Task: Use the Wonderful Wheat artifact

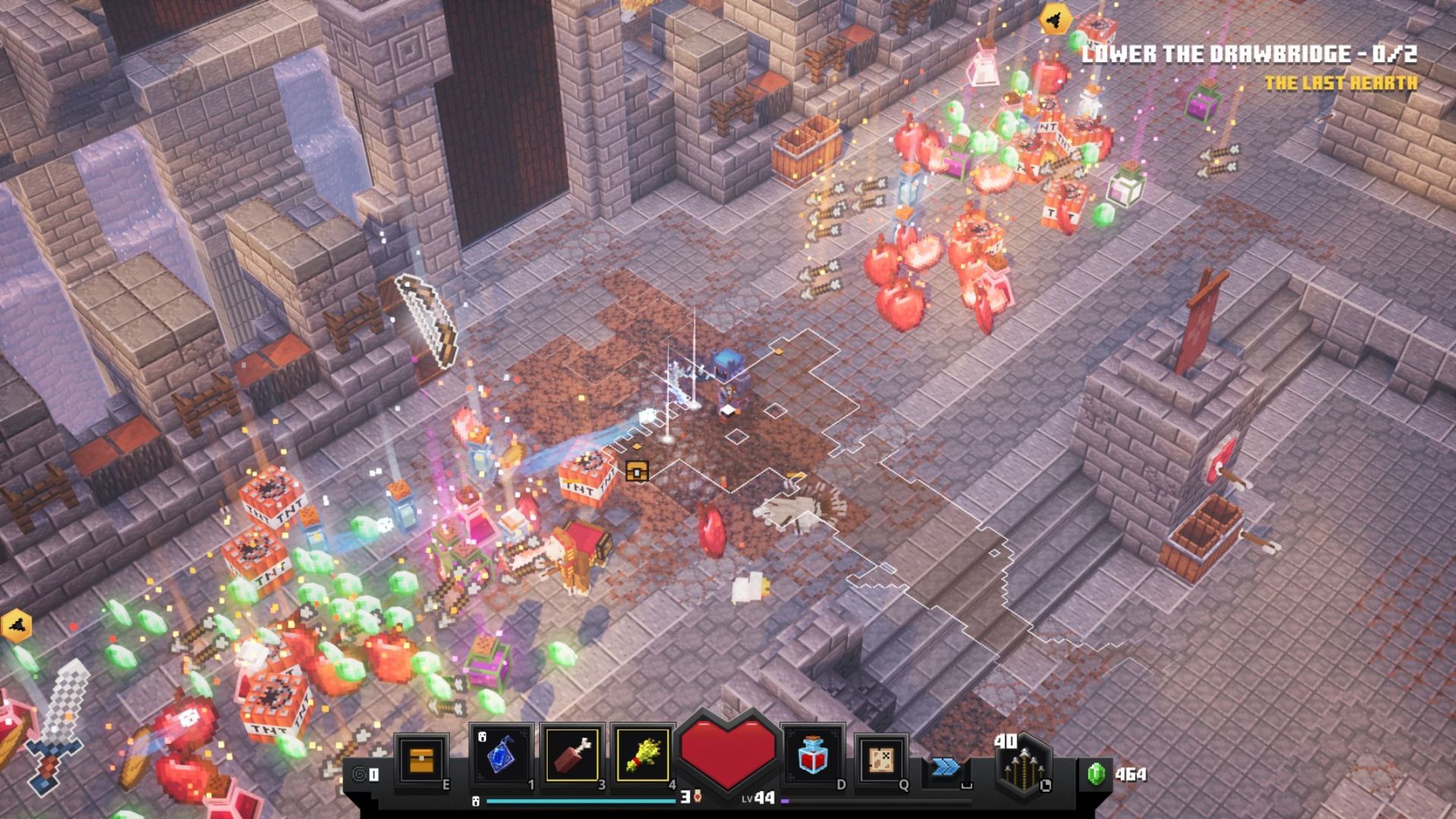Action: click(x=643, y=756)
